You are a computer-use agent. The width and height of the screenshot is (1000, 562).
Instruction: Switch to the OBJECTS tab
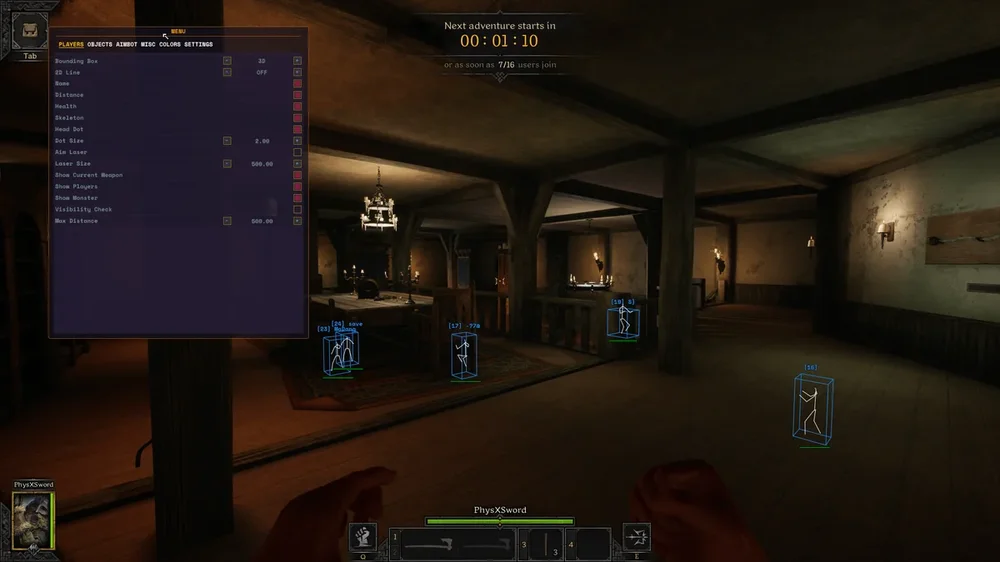[x=99, y=44]
